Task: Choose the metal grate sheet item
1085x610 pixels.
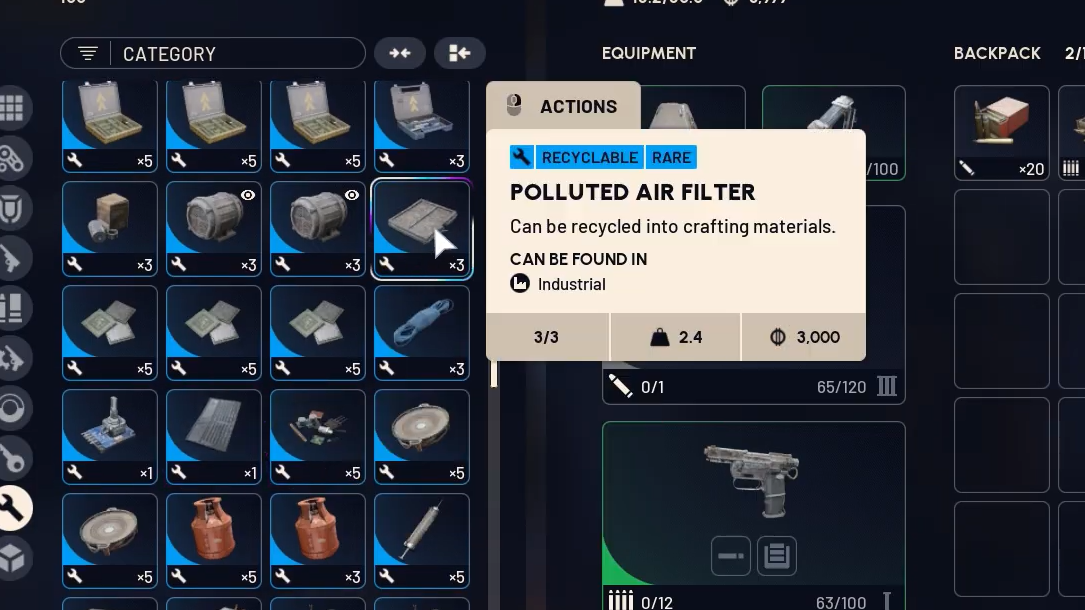Action: 214,437
